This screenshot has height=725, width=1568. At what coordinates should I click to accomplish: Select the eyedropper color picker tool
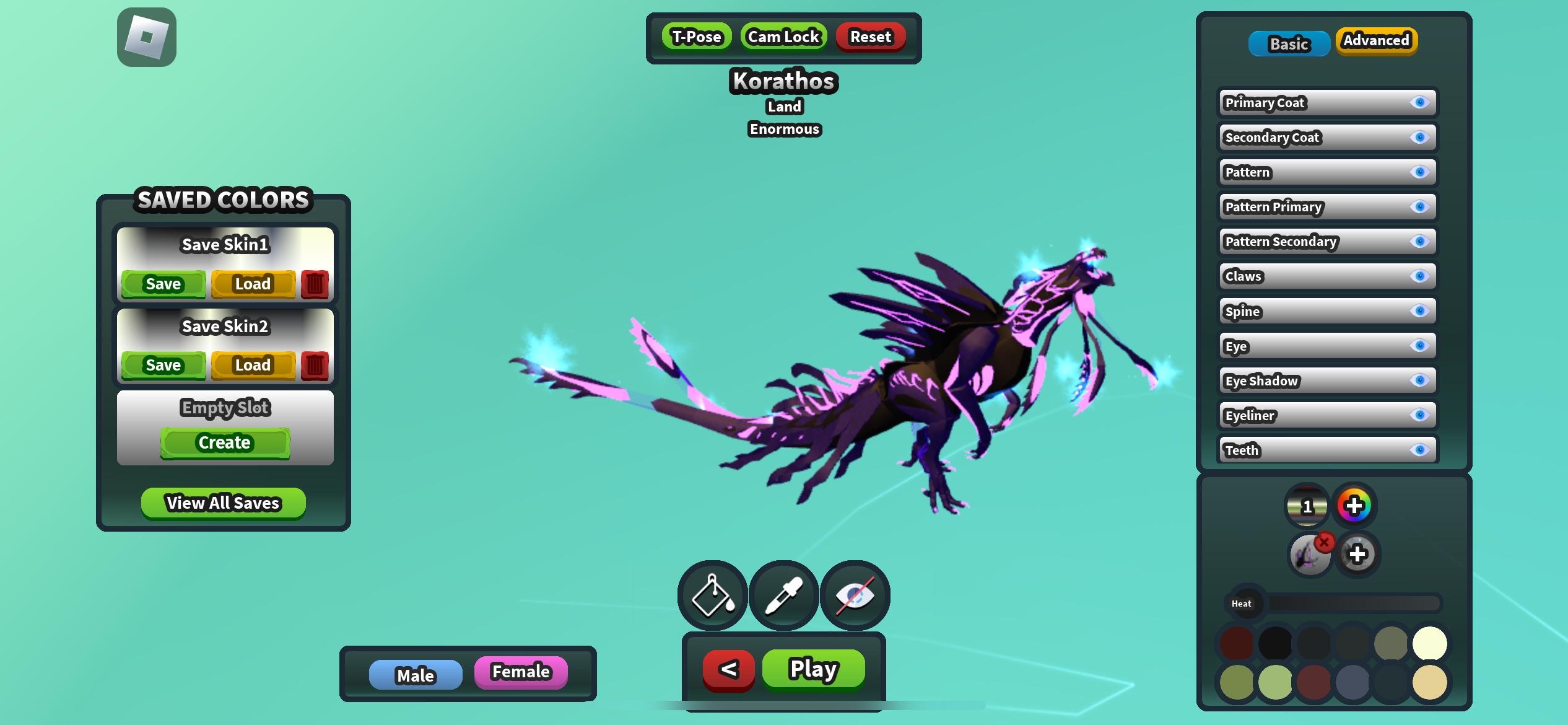[x=783, y=595]
